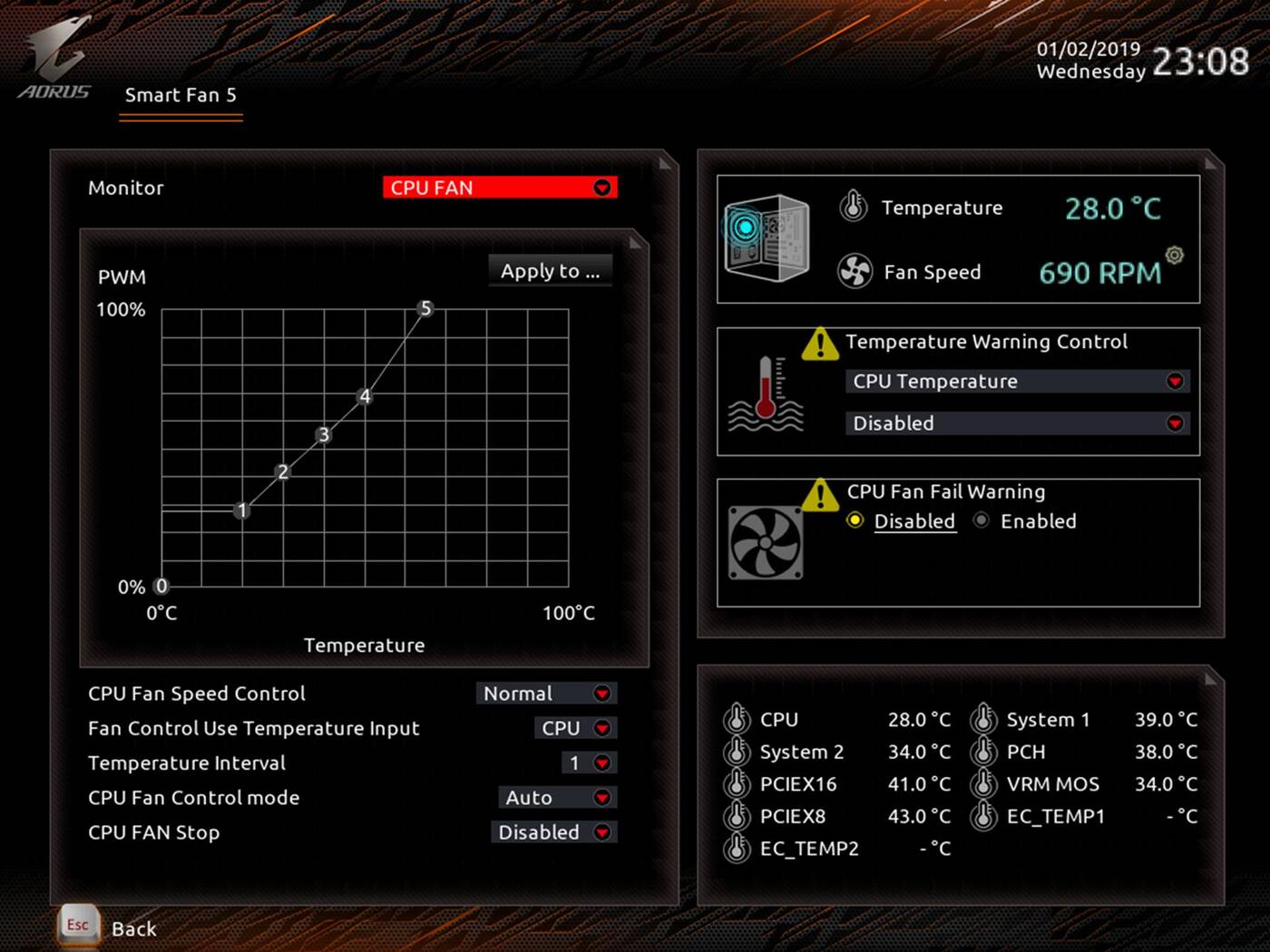Select point 3 on the fan curve
Viewport: 1270px width, 952px height.
pos(323,435)
